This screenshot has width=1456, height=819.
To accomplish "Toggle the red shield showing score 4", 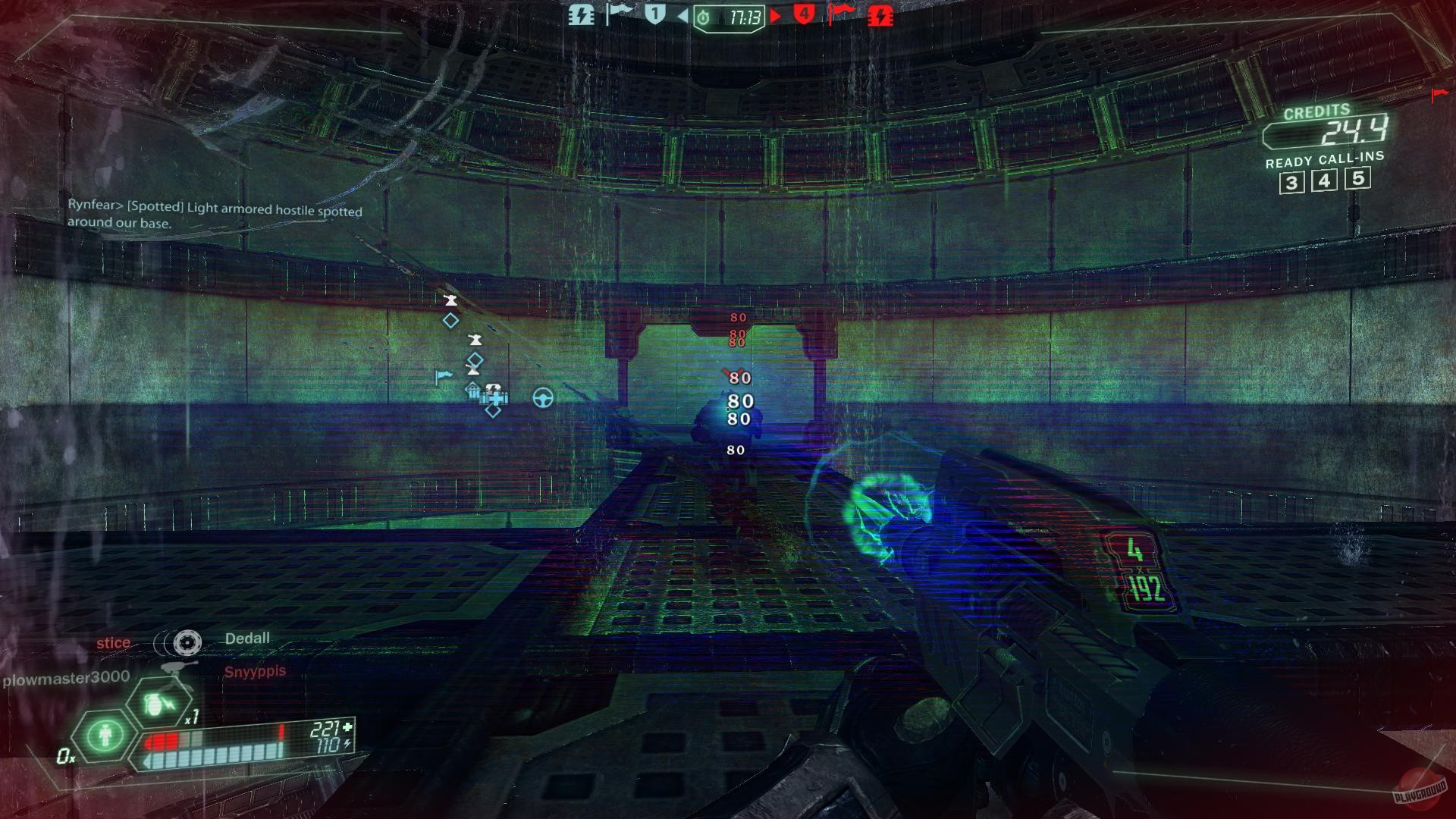I will click(805, 14).
